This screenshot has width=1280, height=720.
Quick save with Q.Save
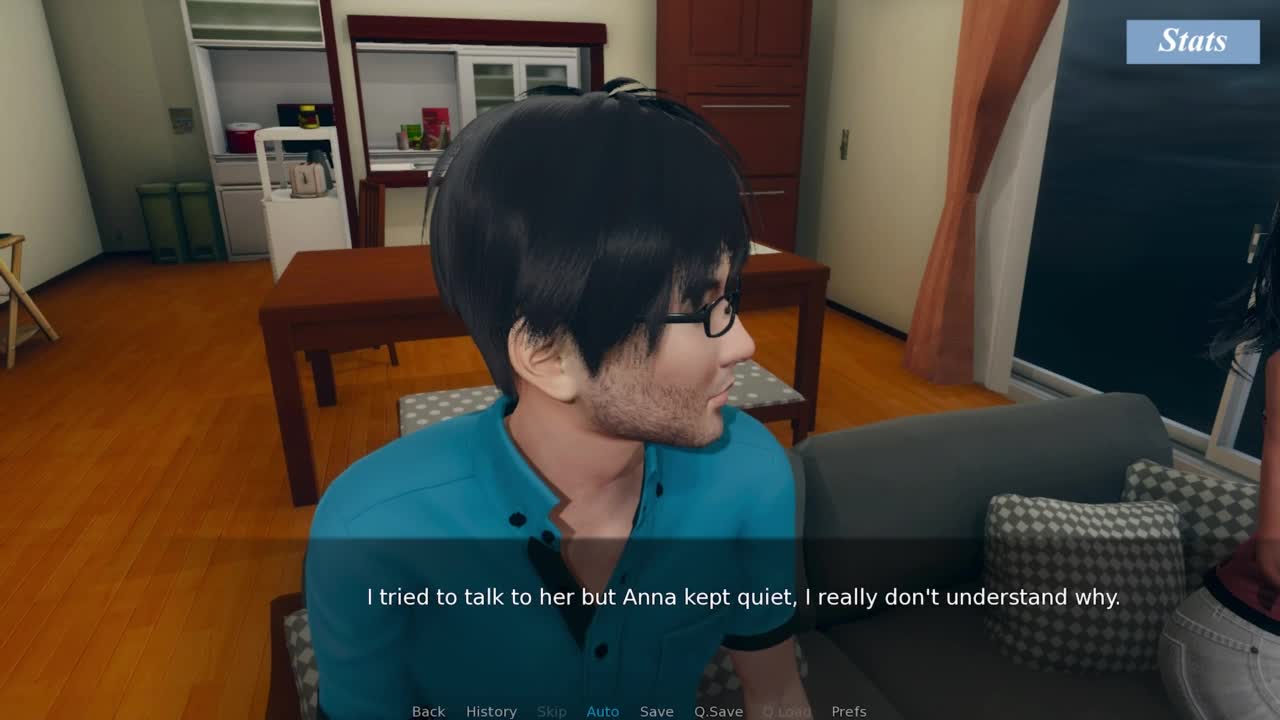pyautogui.click(x=718, y=711)
